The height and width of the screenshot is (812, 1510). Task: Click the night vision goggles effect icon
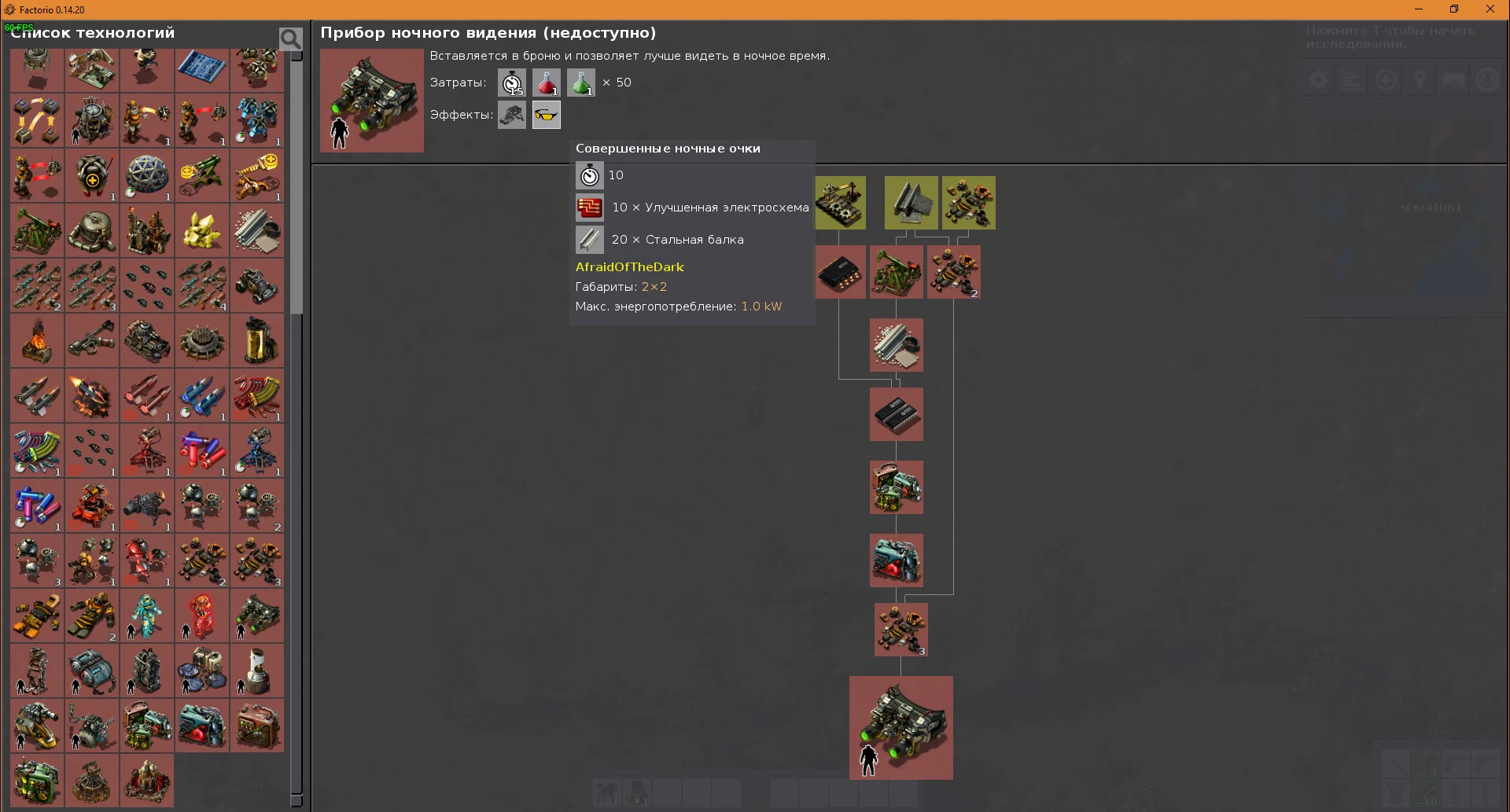coord(546,115)
